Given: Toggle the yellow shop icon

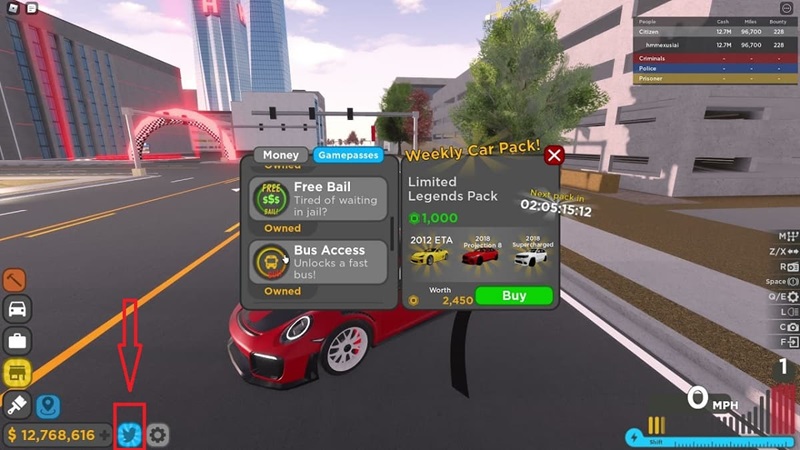Looking at the screenshot, I should tap(16, 373).
